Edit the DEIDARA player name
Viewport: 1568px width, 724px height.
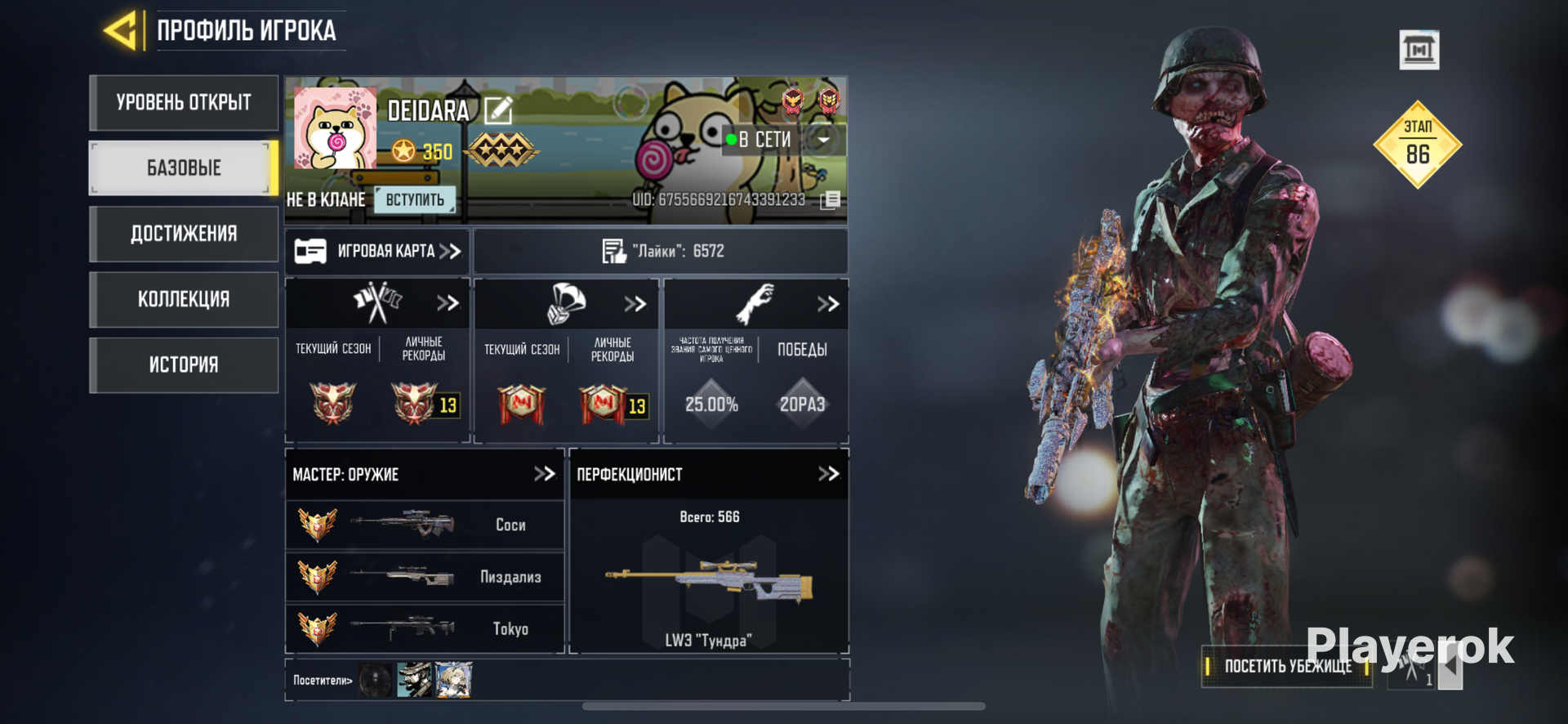(x=498, y=110)
